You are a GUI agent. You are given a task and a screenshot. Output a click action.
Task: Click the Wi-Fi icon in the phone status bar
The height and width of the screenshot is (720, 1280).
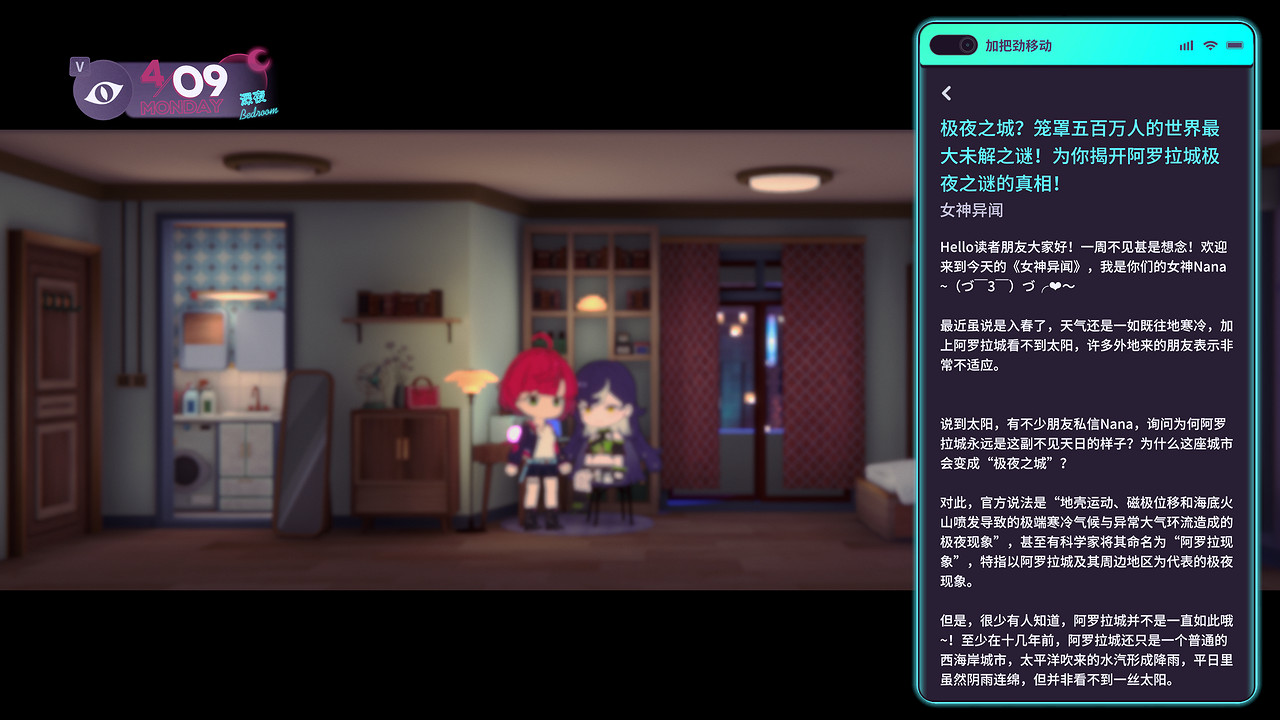click(x=1210, y=44)
